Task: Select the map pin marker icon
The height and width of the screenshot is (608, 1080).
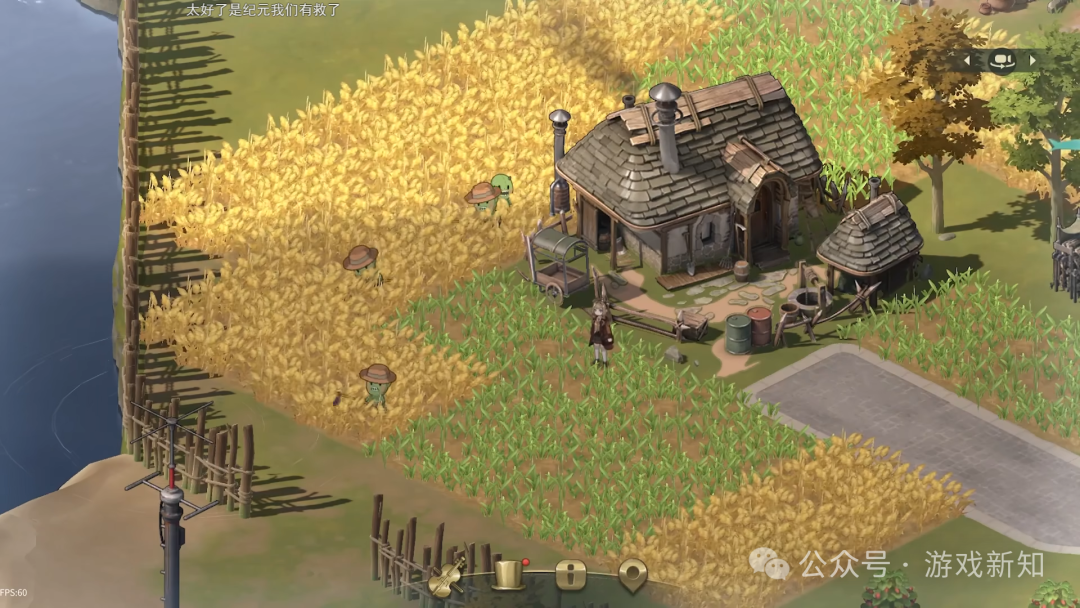Action: [x=632, y=575]
